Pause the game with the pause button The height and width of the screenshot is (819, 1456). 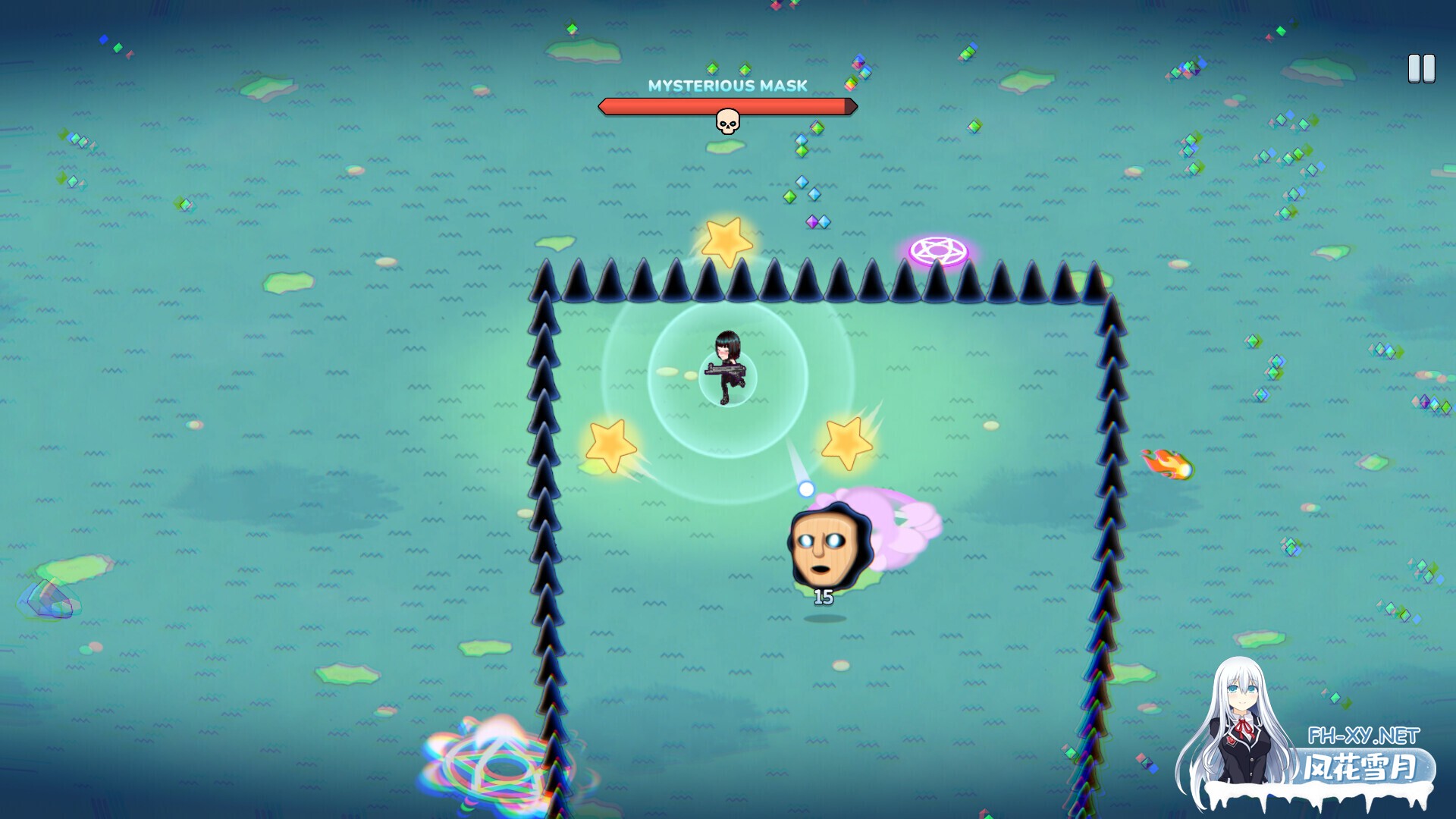(1421, 69)
